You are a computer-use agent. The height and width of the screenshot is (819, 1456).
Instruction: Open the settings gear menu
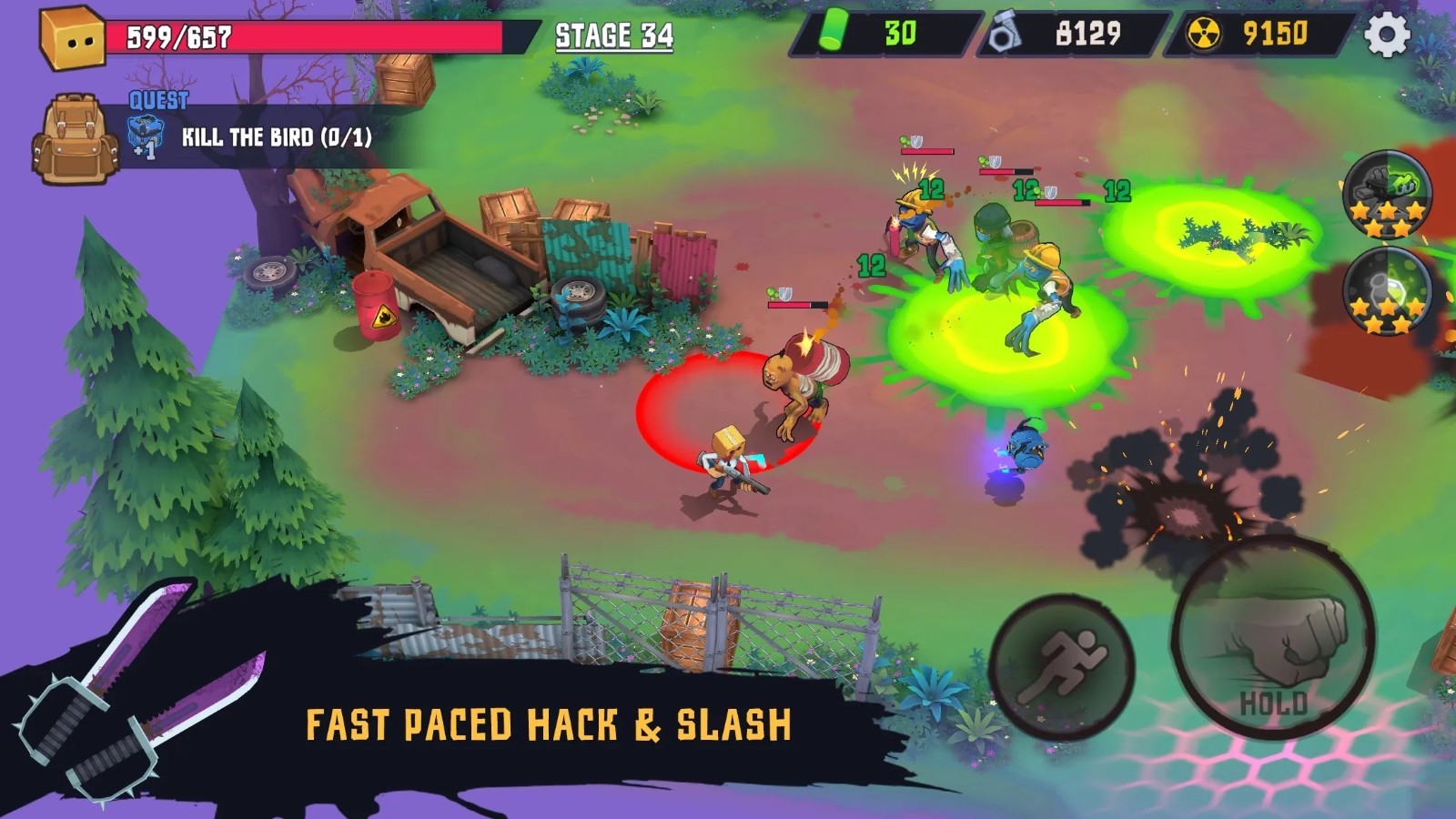pyautogui.click(x=1387, y=35)
